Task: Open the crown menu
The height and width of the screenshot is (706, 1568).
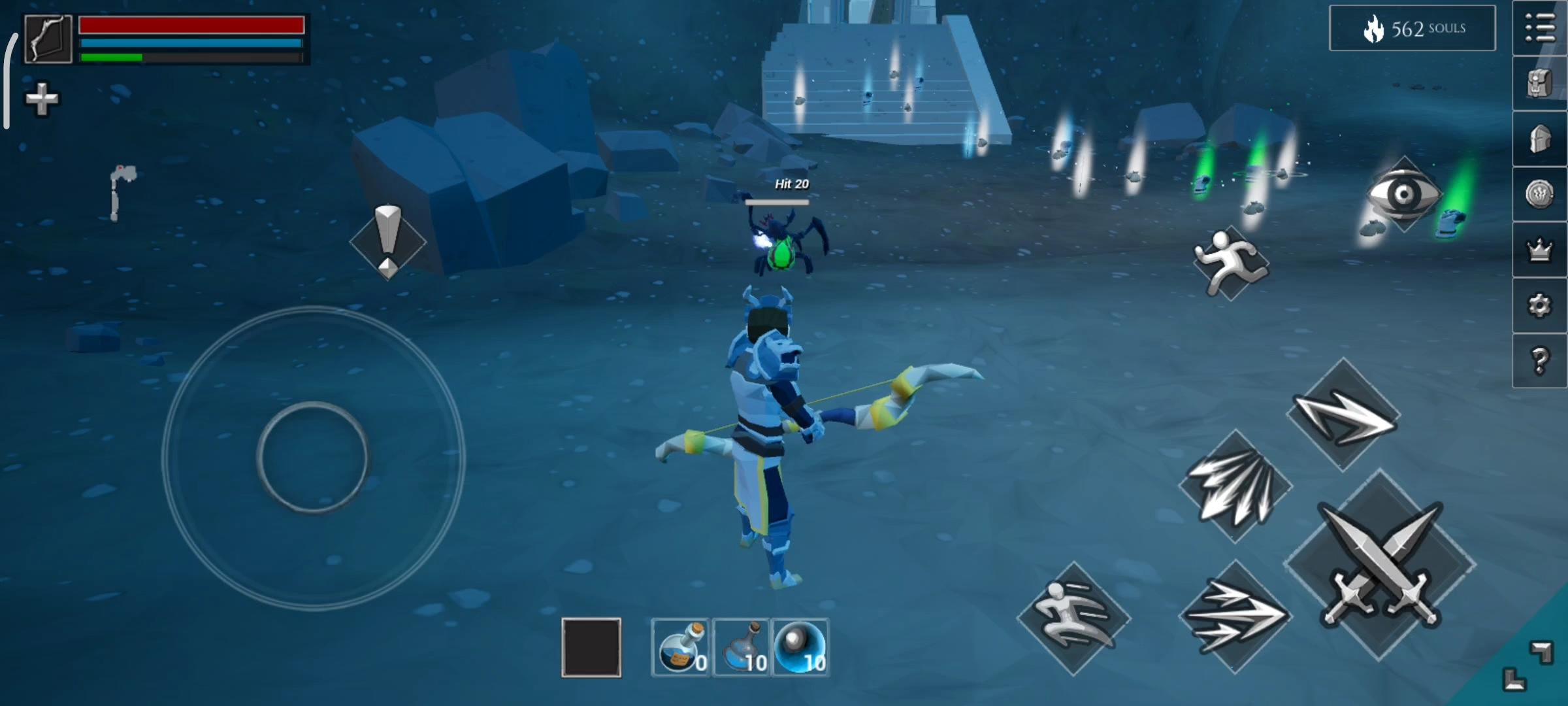Action: click(x=1539, y=250)
